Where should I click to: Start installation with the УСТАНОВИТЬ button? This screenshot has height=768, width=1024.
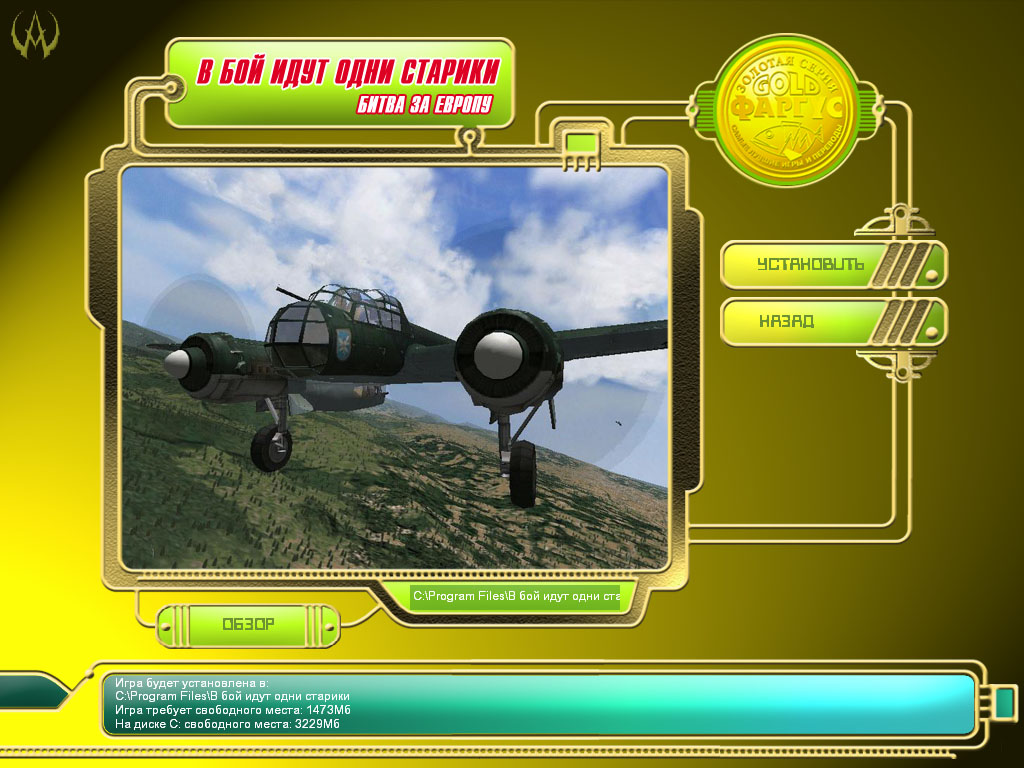point(811,265)
